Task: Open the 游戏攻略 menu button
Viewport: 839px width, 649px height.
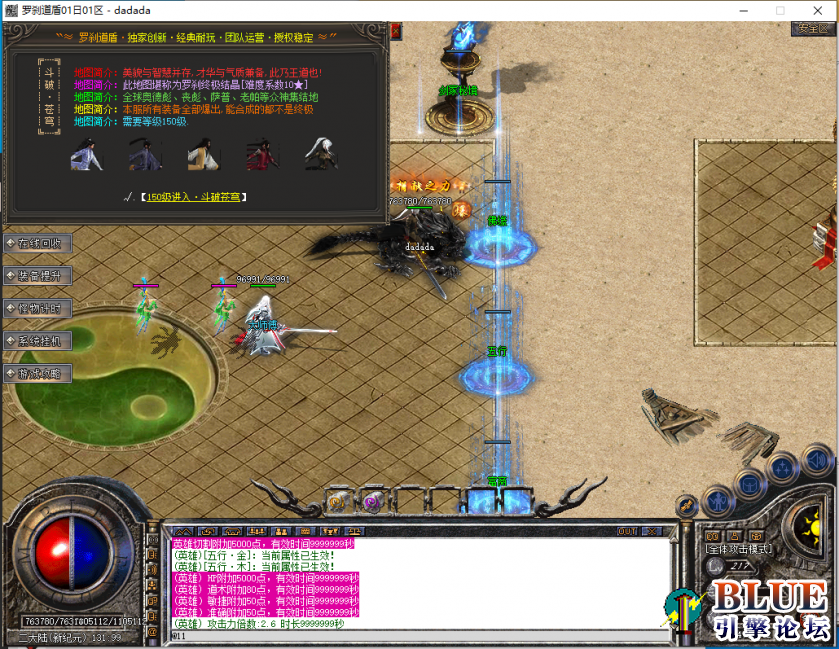Action: coord(38,373)
